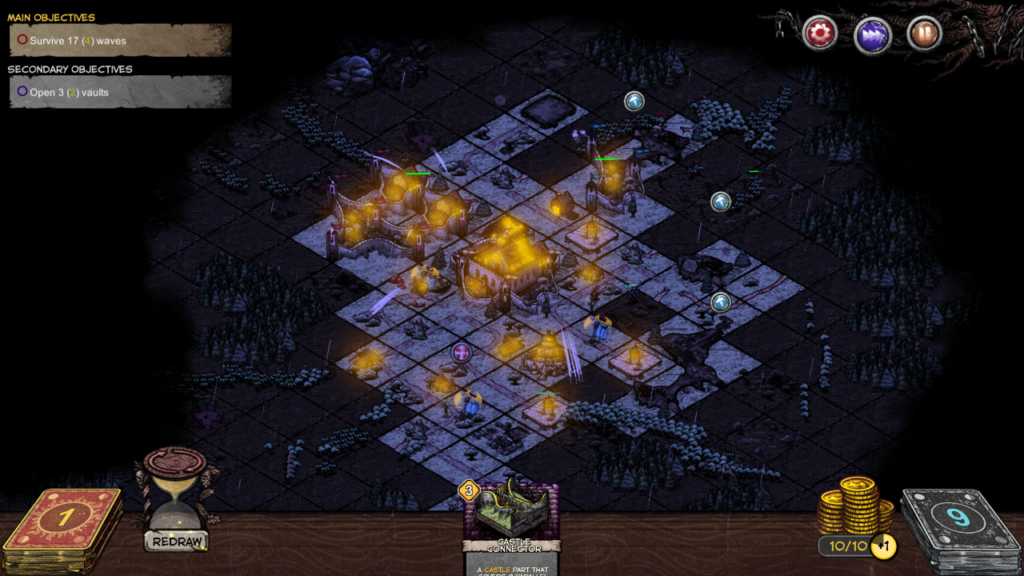The image size is (1024, 576).
Task: Click the pink plus marker on the map
Action: 461,352
